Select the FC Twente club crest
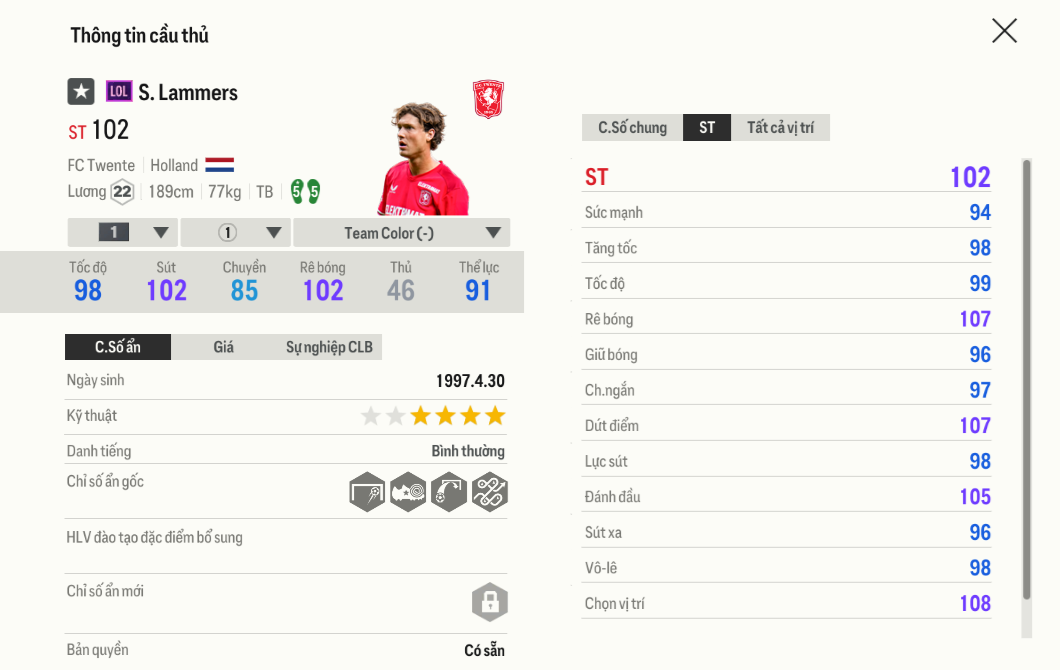The width and height of the screenshot is (1060, 670). [x=488, y=100]
